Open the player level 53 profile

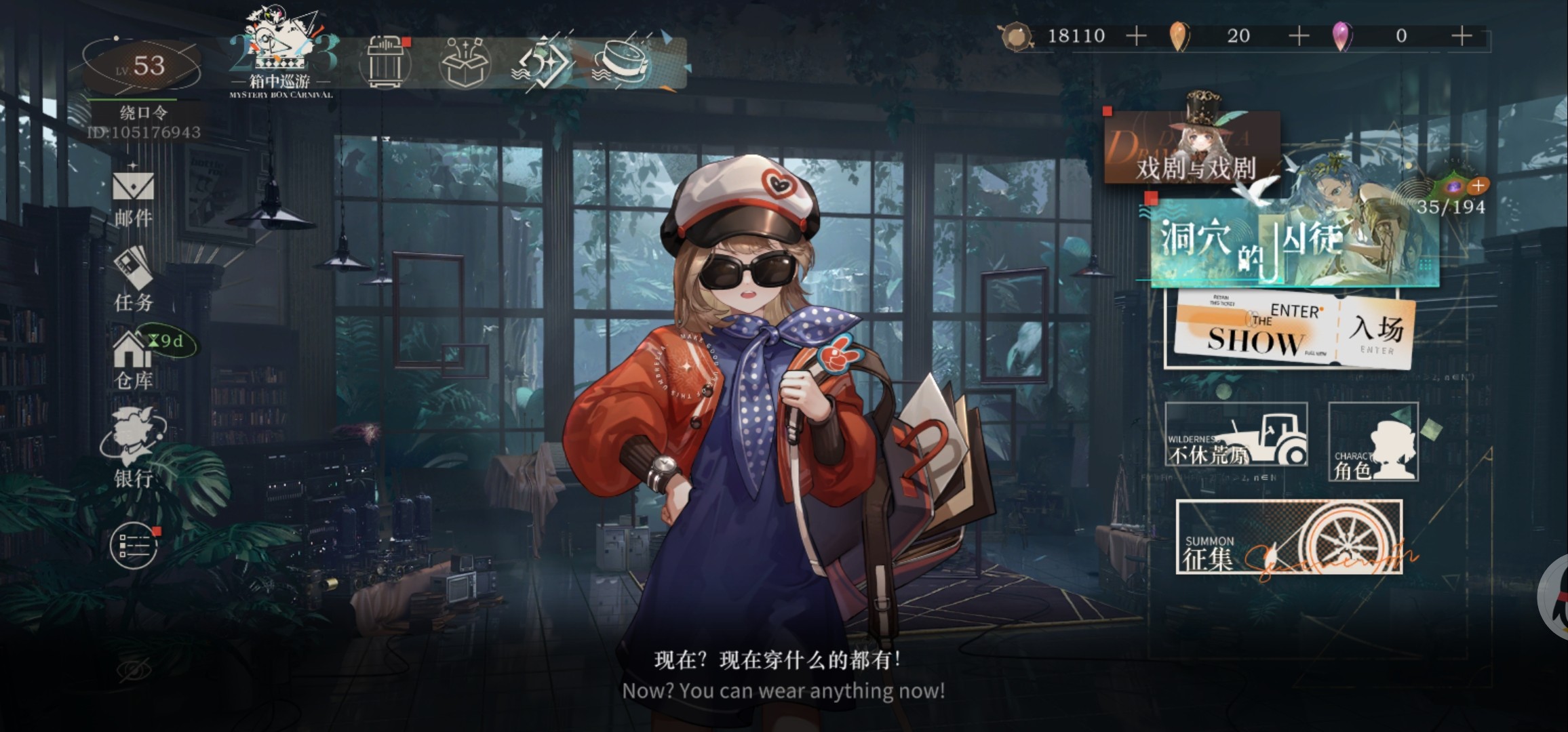tap(141, 67)
